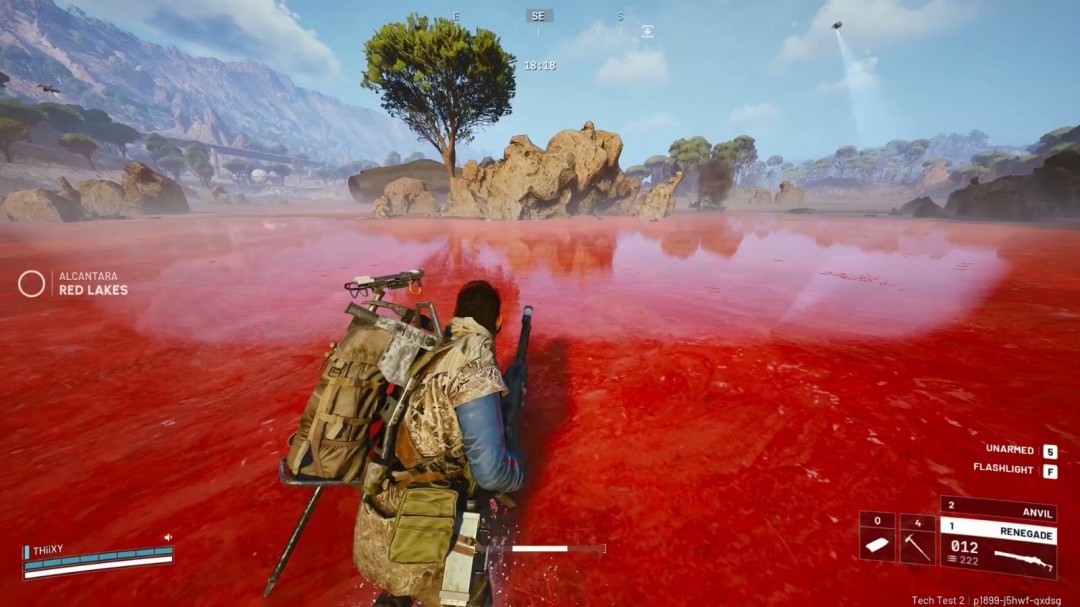The height and width of the screenshot is (607, 1080).
Task: Select the Renegade weapon slot
Action: (x=998, y=547)
